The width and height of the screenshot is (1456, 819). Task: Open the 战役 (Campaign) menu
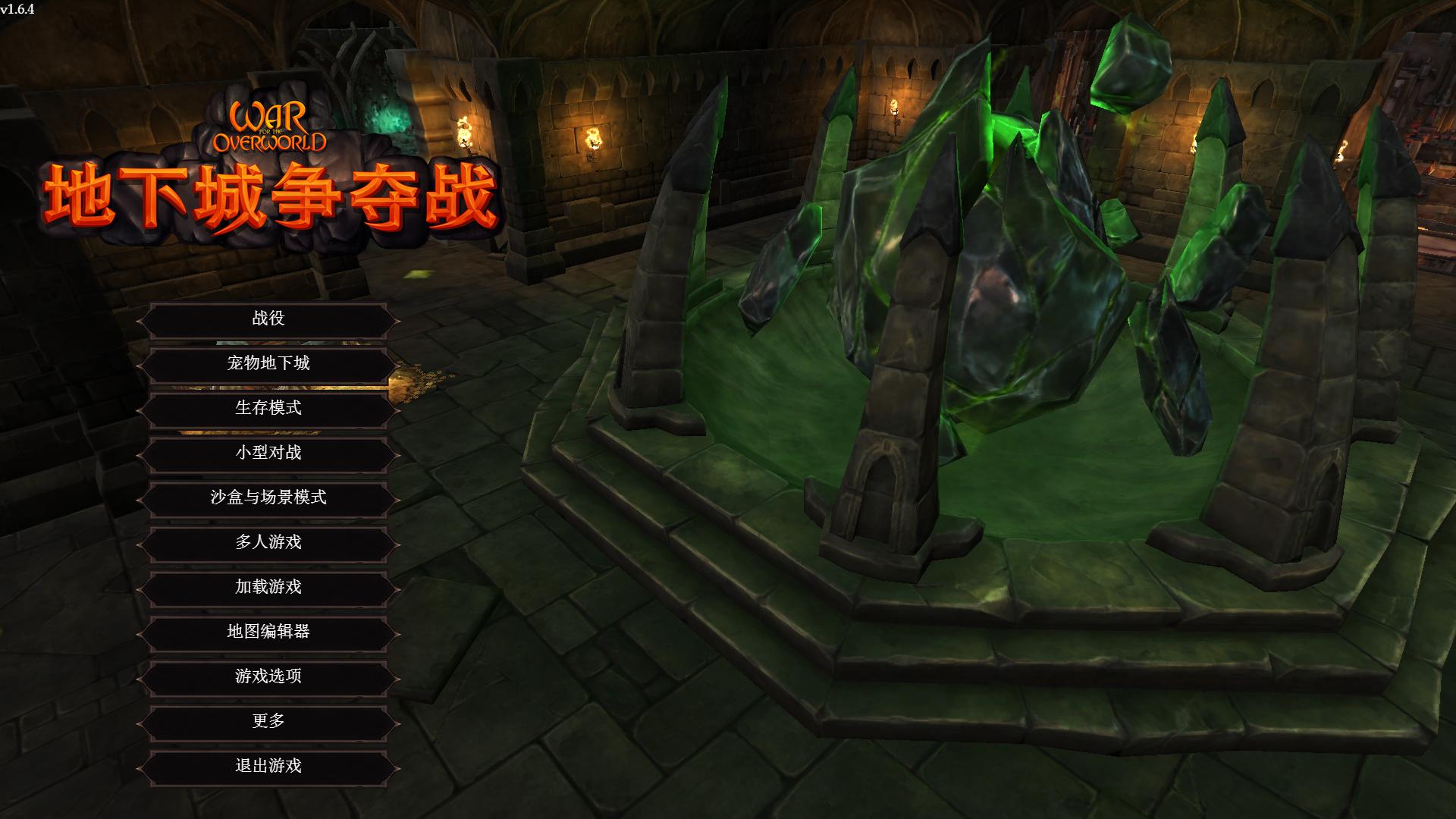[x=270, y=318]
